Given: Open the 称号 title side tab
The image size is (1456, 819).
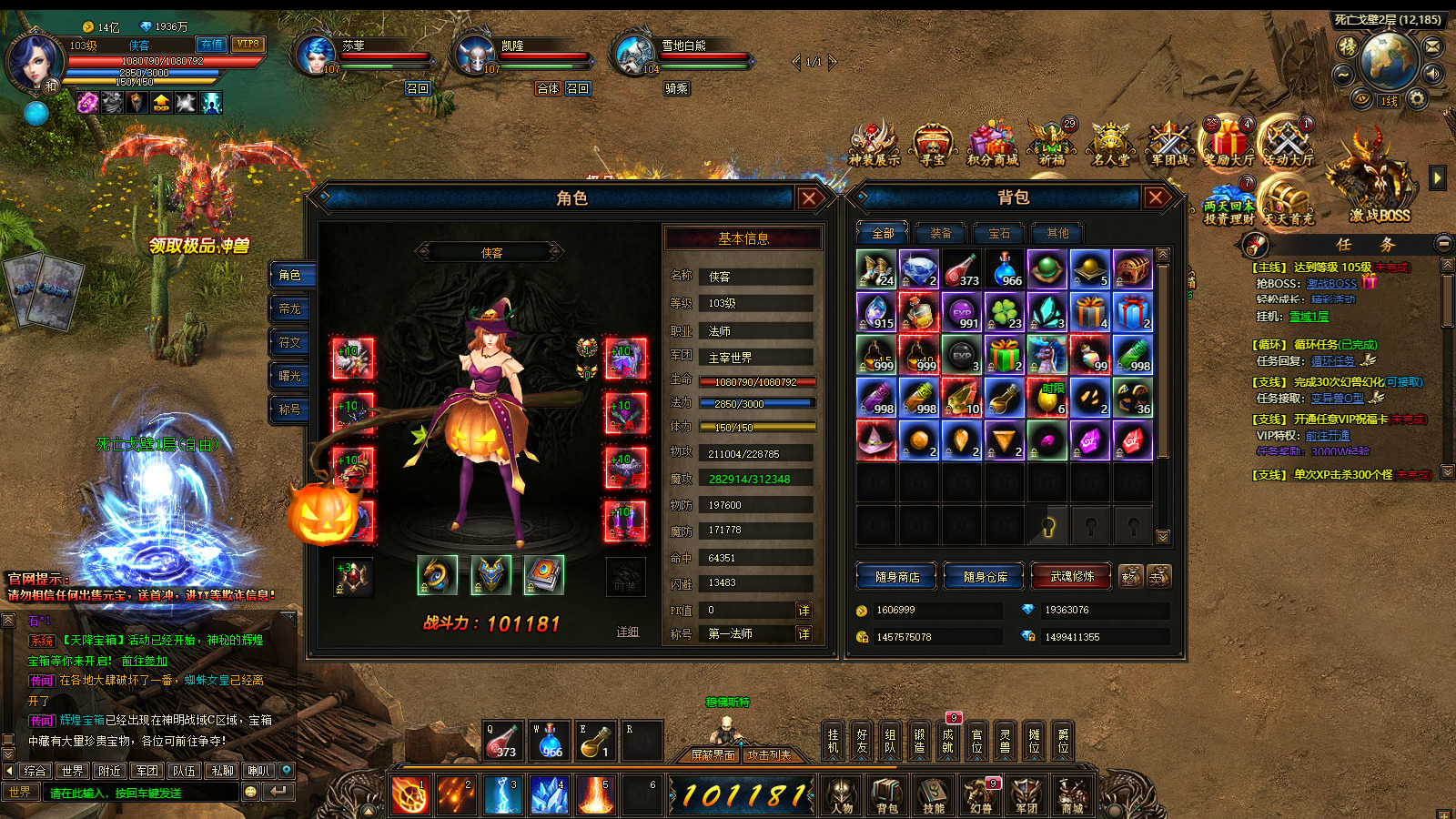Looking at the screenshot, I should point(290,409).
